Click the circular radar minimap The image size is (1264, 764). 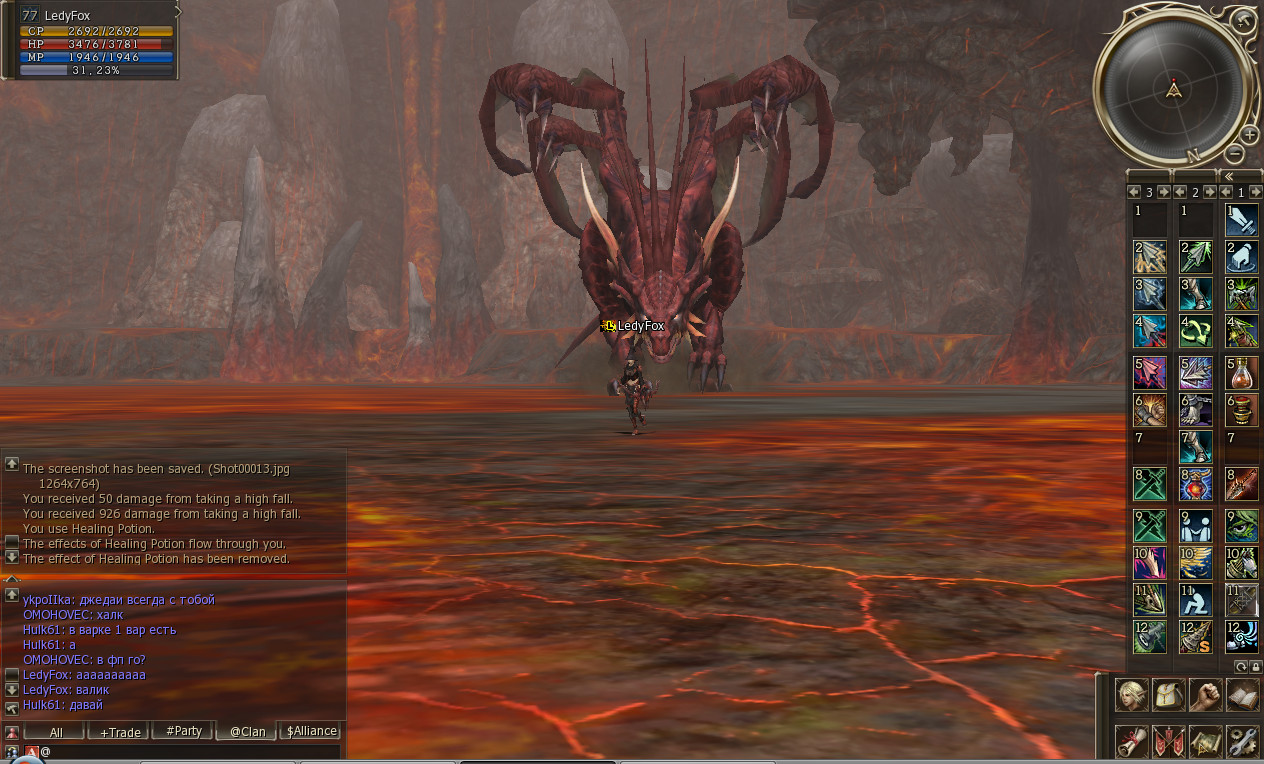pyautogui.click(x=1174, y=88)
